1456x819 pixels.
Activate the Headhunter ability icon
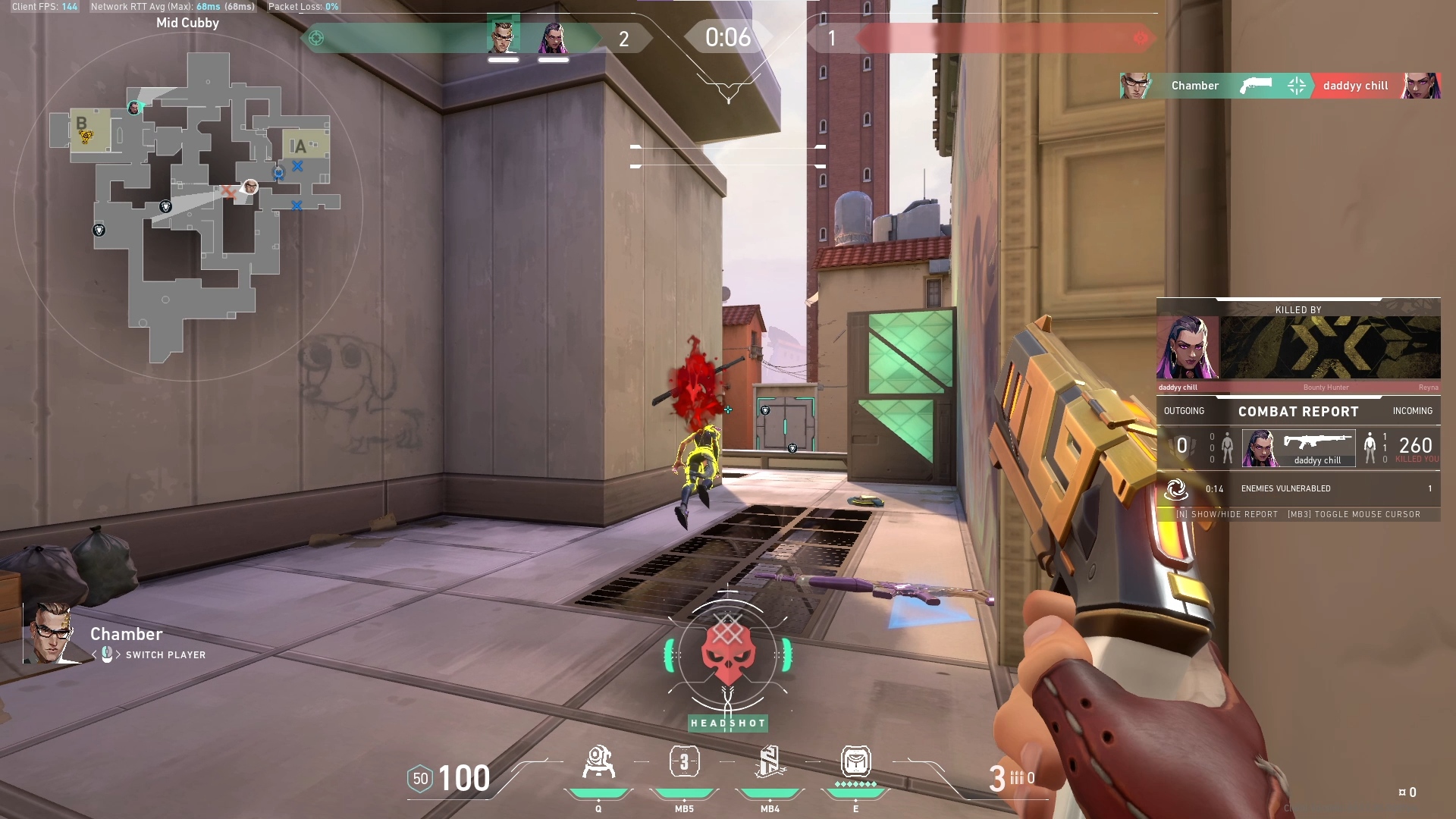click(684, 762)
